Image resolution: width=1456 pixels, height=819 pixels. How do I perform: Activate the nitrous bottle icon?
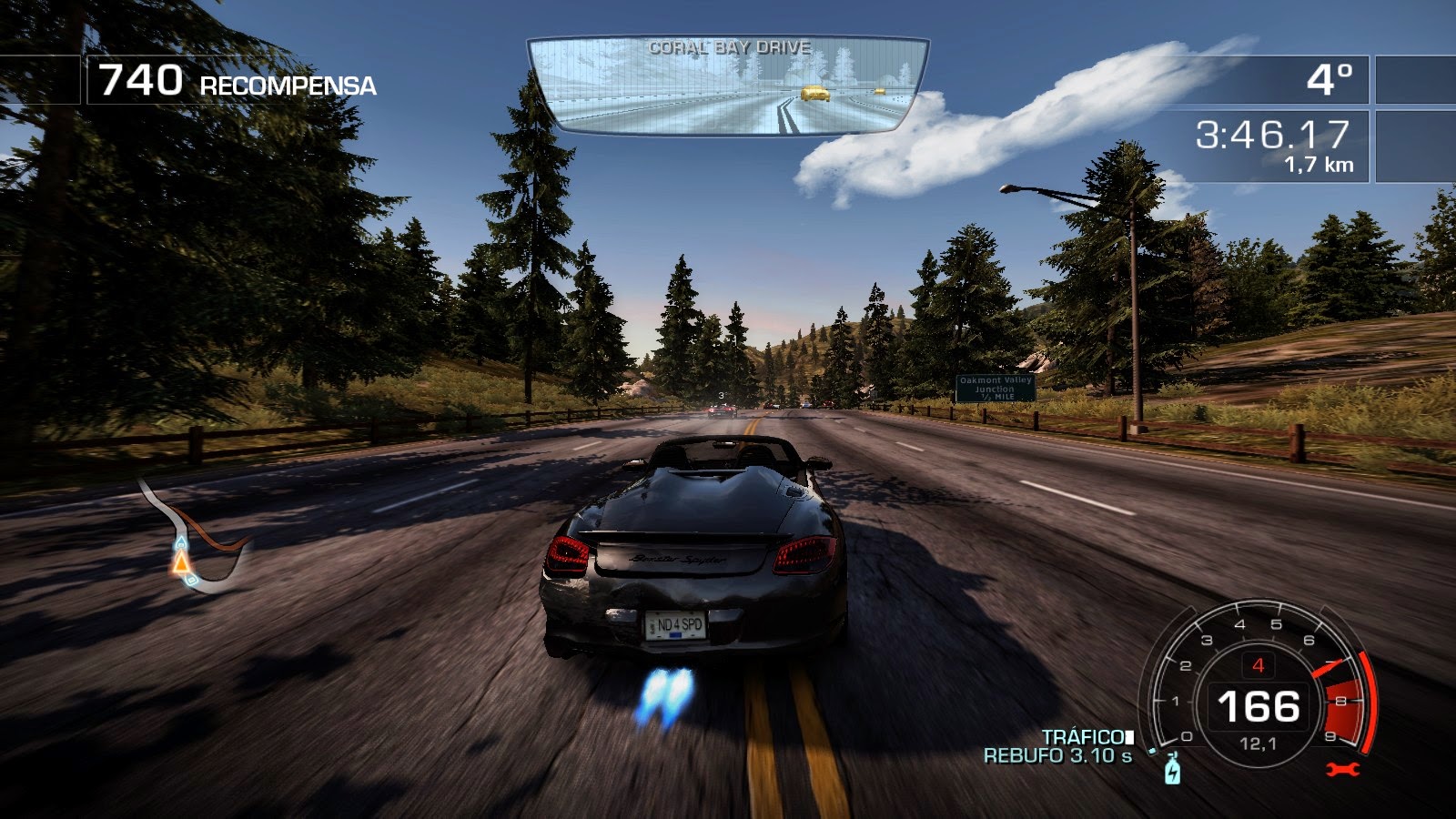[x=1172, y=770]
